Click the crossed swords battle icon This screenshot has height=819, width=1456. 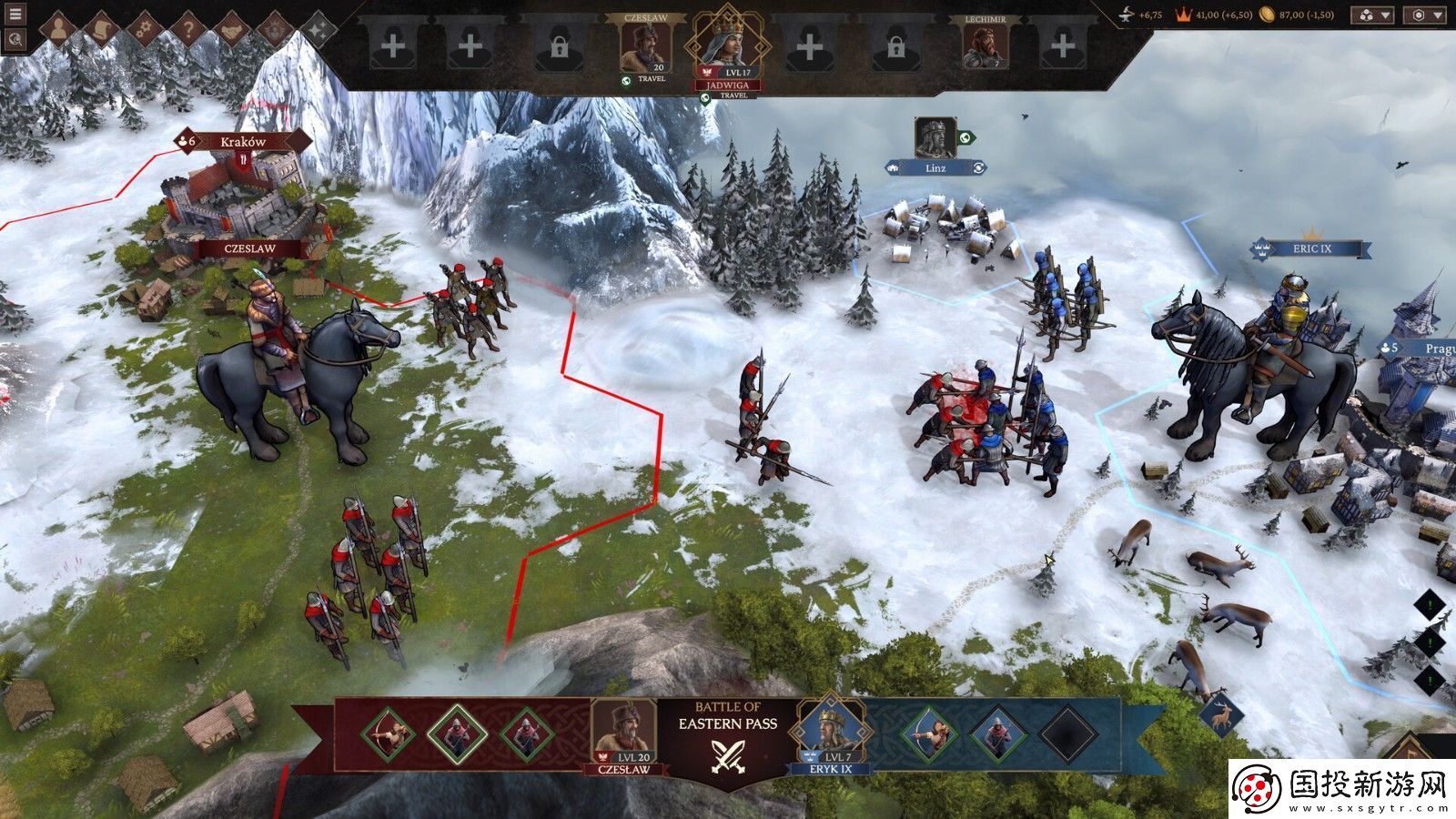[727, 754]
